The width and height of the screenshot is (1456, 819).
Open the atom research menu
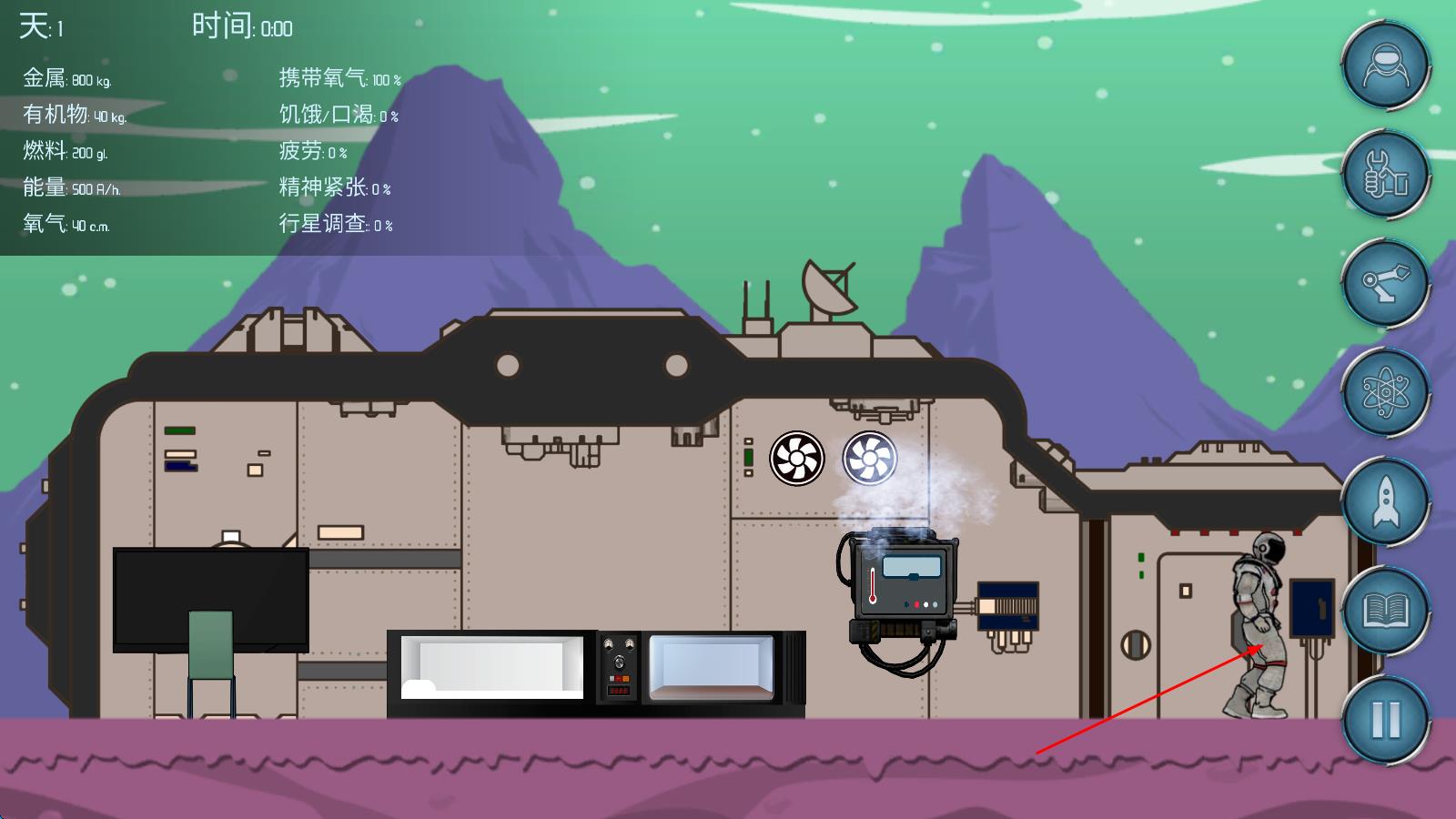[1385, 392]
